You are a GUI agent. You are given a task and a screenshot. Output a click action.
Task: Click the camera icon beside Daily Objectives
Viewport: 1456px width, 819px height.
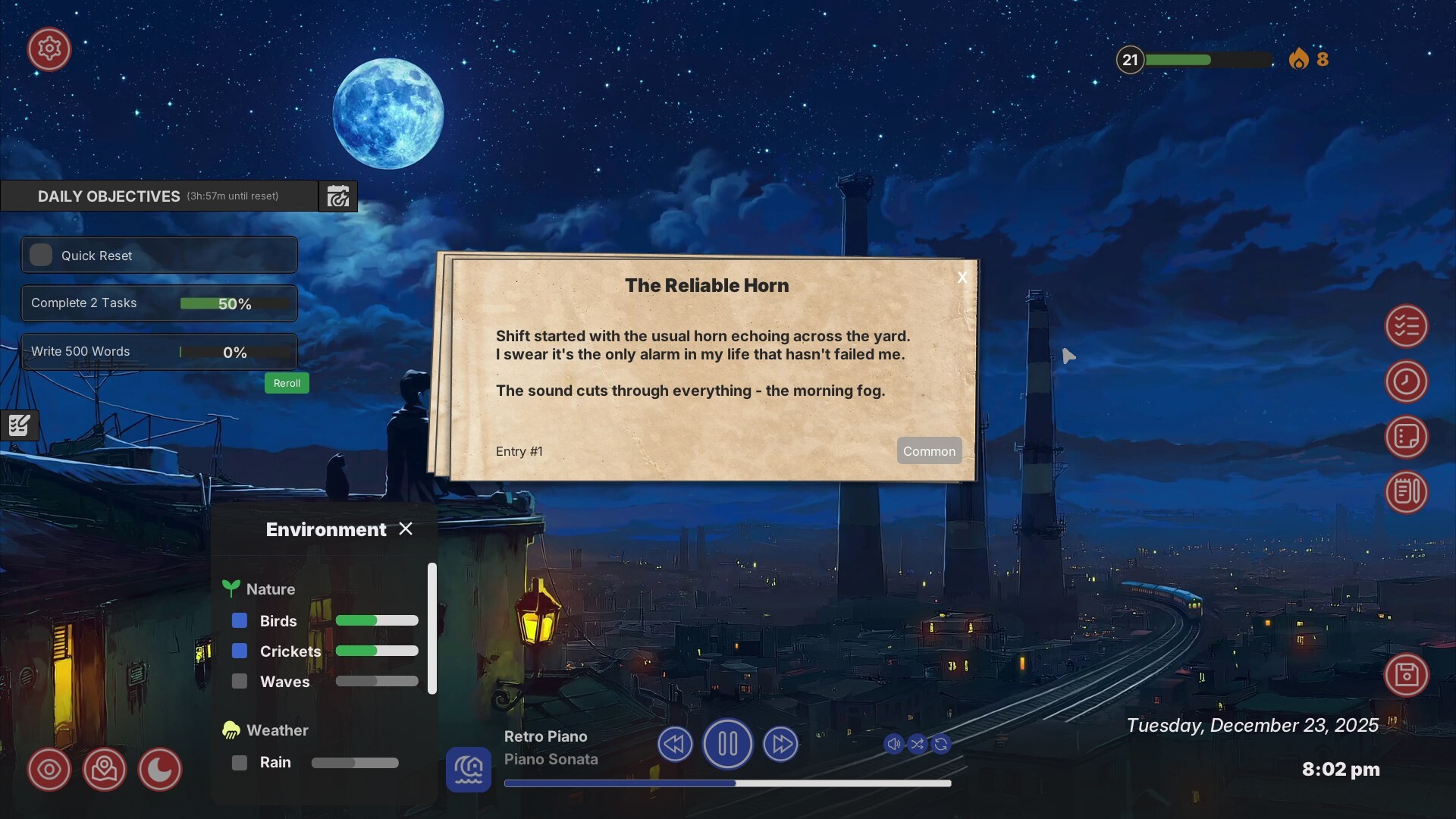click(337, 196)
